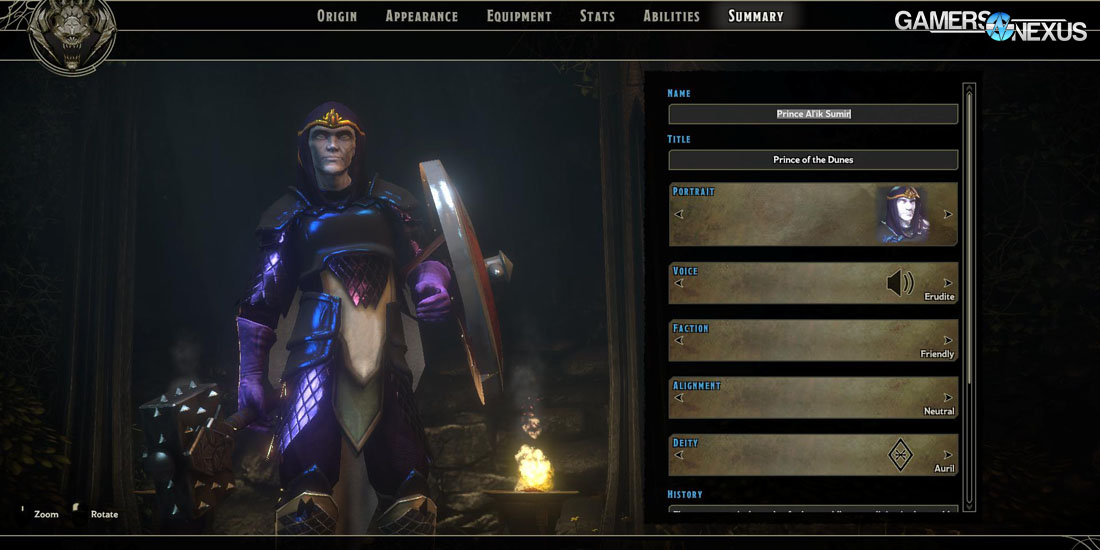1100x550 pixels.
Task: Advance Alignment with the right arrow
Action: (x=947, y=397)
